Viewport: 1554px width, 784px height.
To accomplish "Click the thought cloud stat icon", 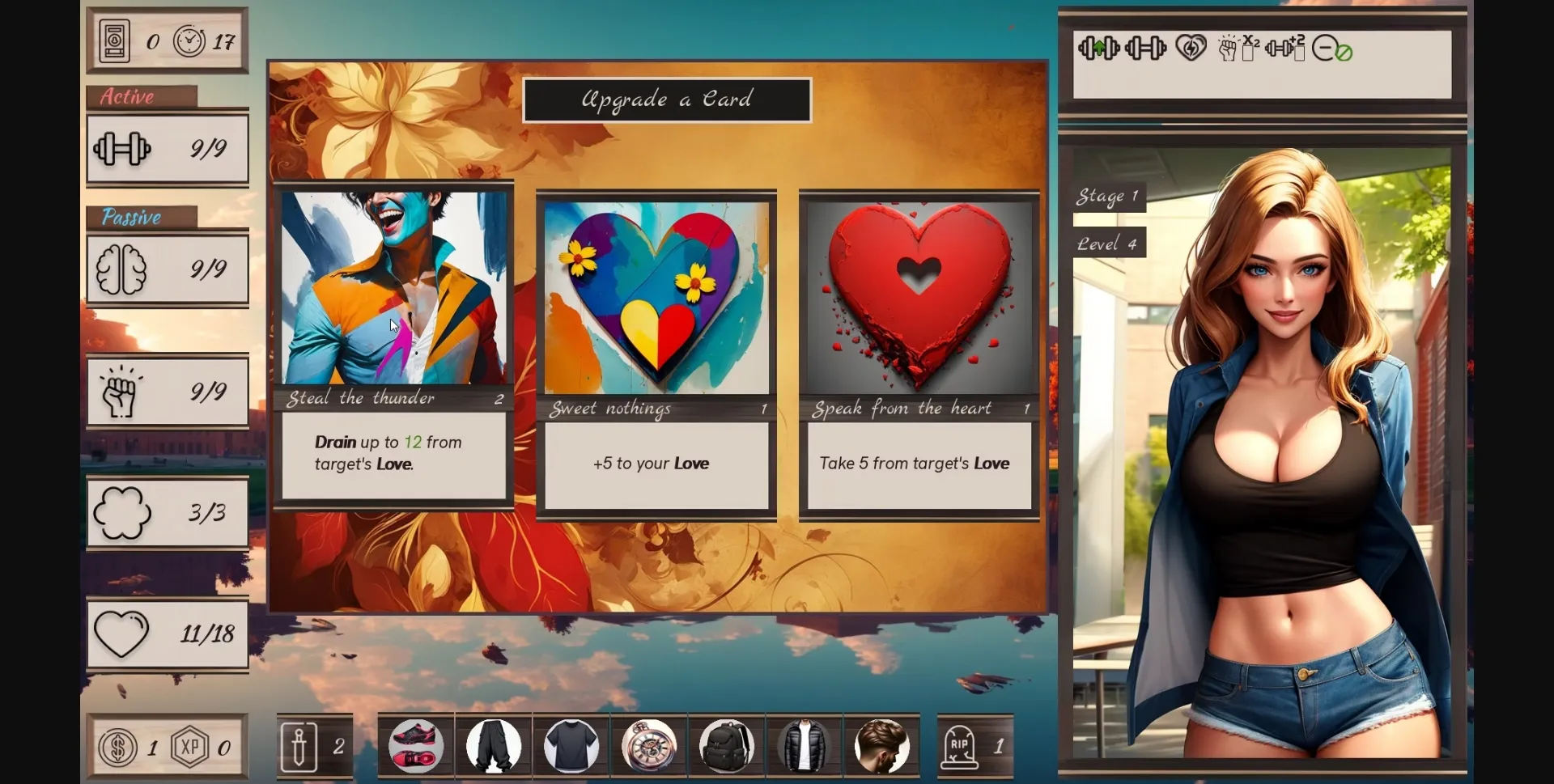I will pos(125,512).
